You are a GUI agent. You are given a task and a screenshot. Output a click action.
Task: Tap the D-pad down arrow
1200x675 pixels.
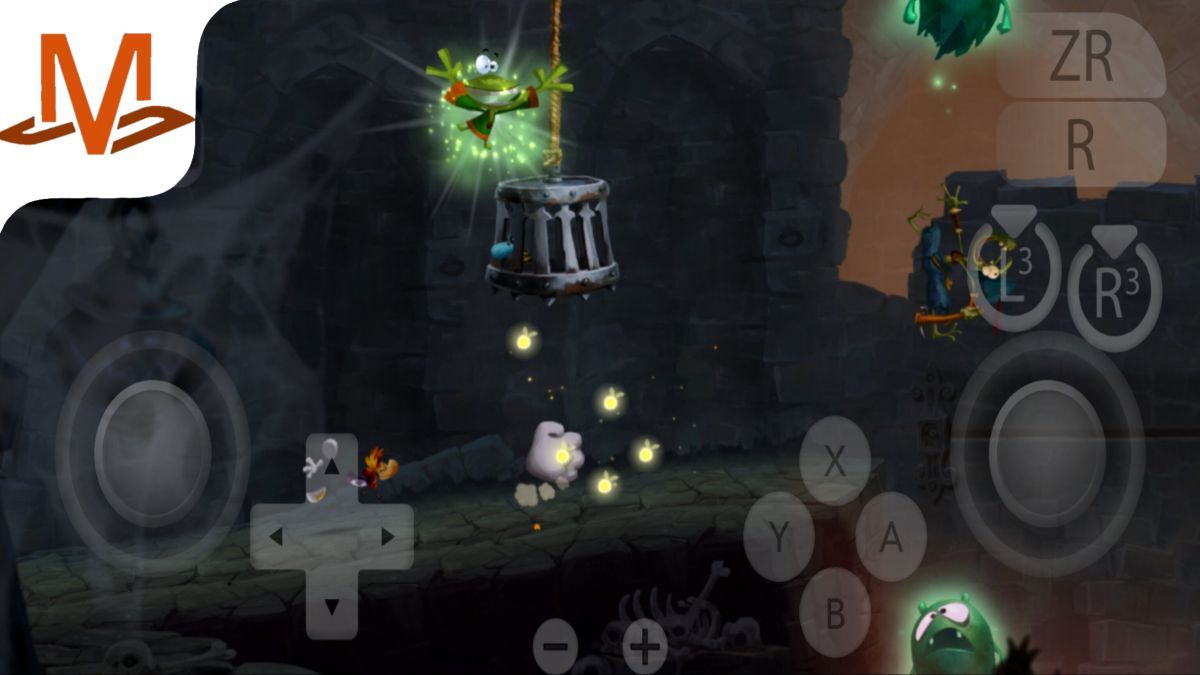tap(332, 606)
